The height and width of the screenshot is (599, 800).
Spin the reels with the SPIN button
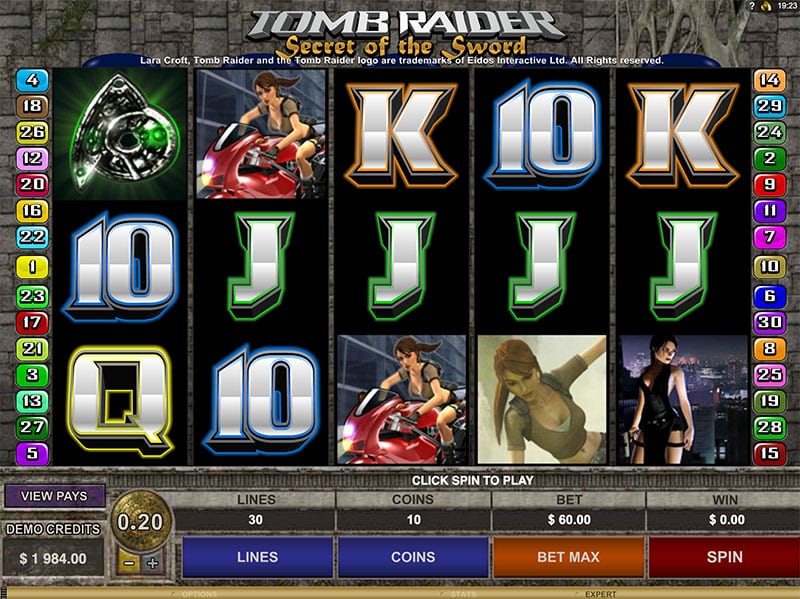coord(723,557)
